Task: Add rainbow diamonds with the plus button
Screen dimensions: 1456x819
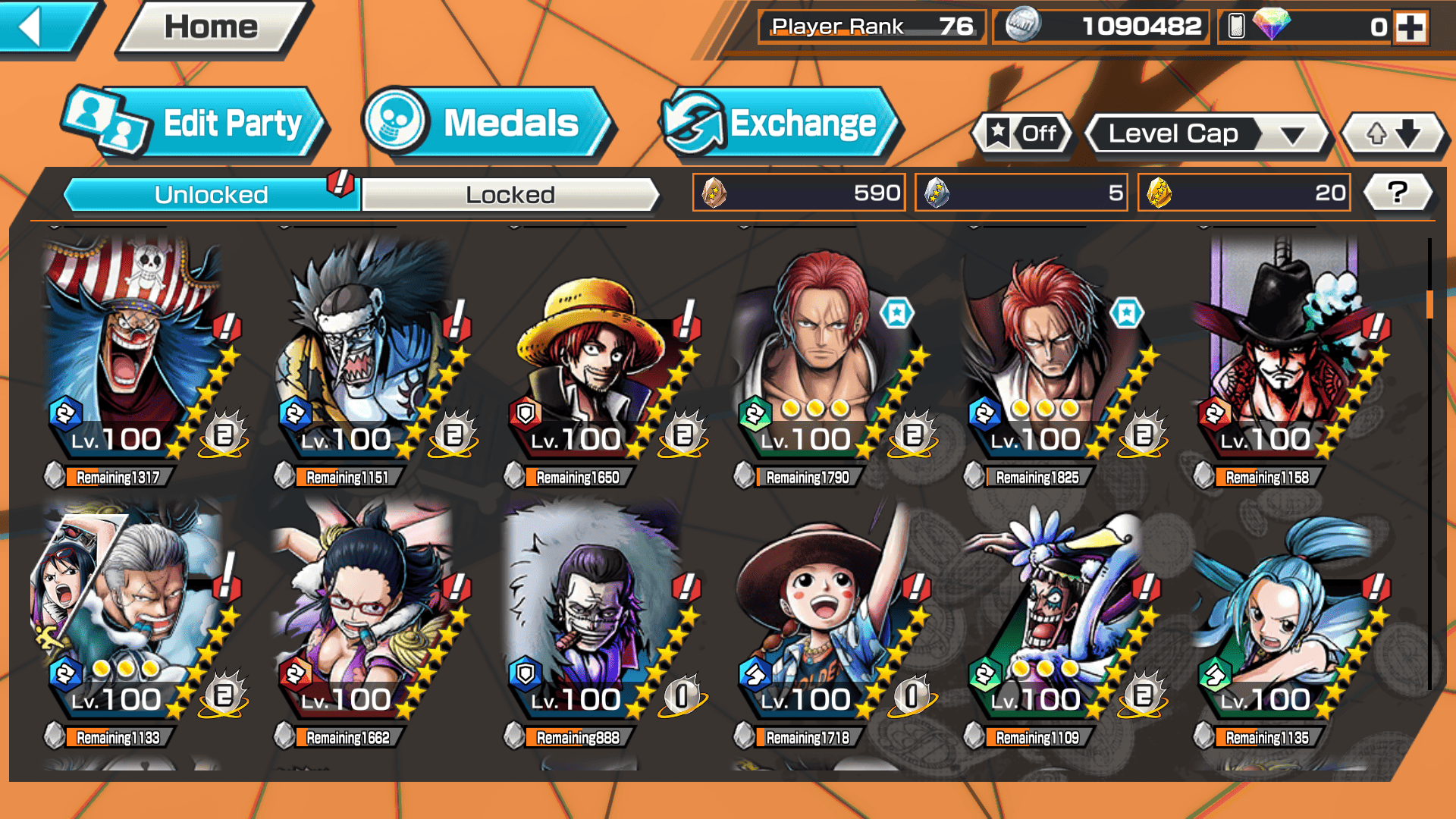Action: click(x=1410, y=27)
